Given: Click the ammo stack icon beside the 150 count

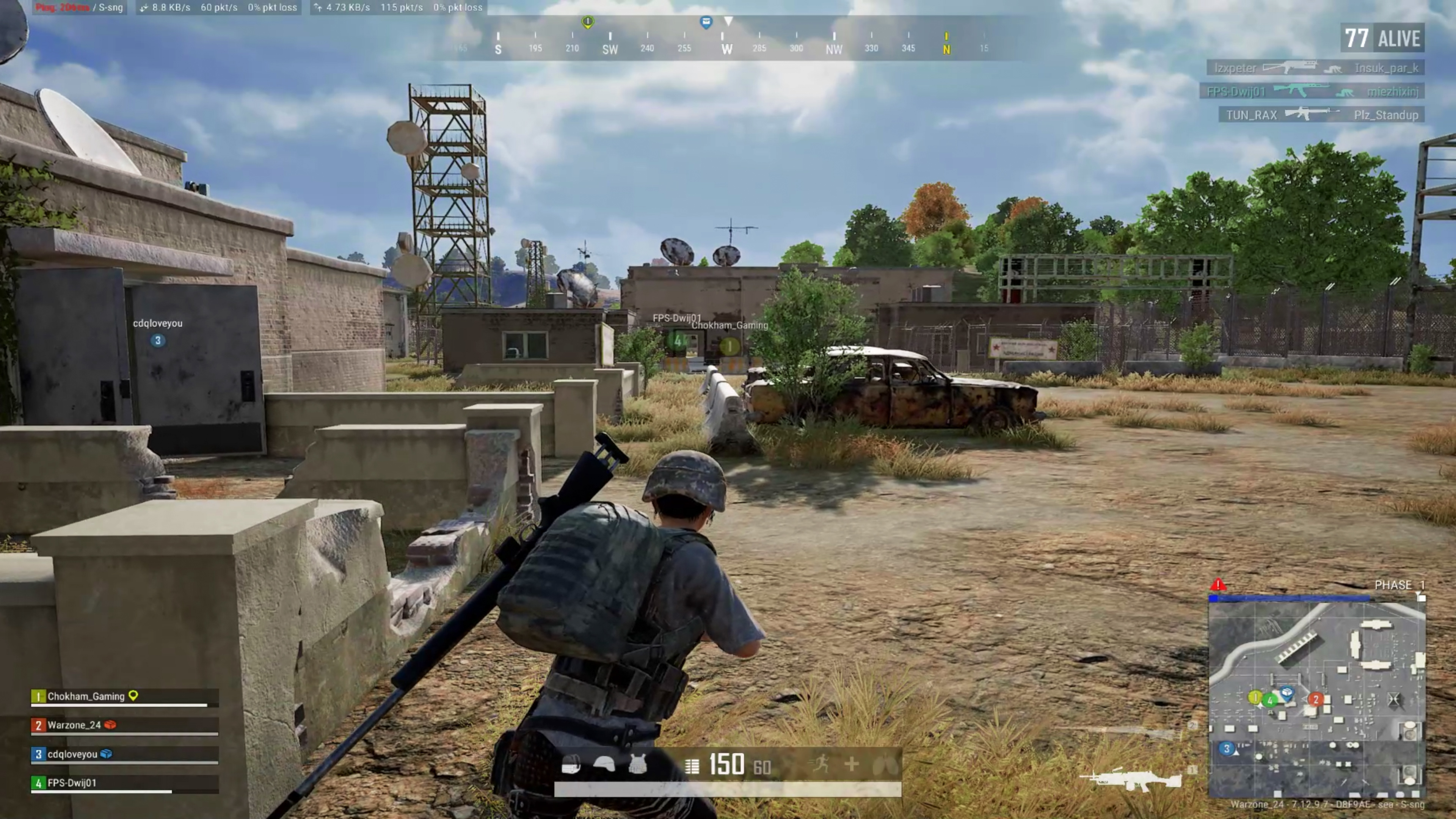Looking at the screenshot, I should tap(692, 766).
